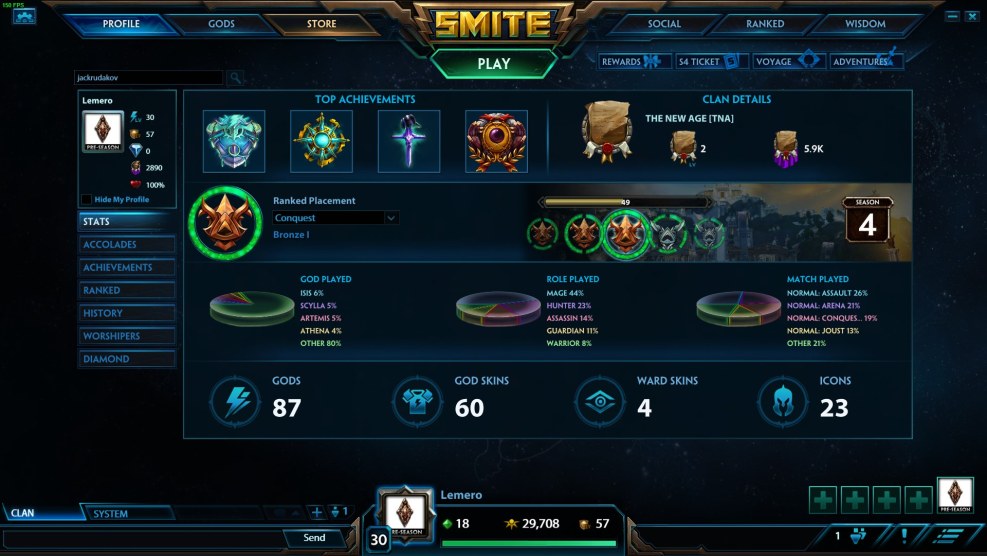Open the Wisdom tab
987x556 pixels.
pos(865,24)
